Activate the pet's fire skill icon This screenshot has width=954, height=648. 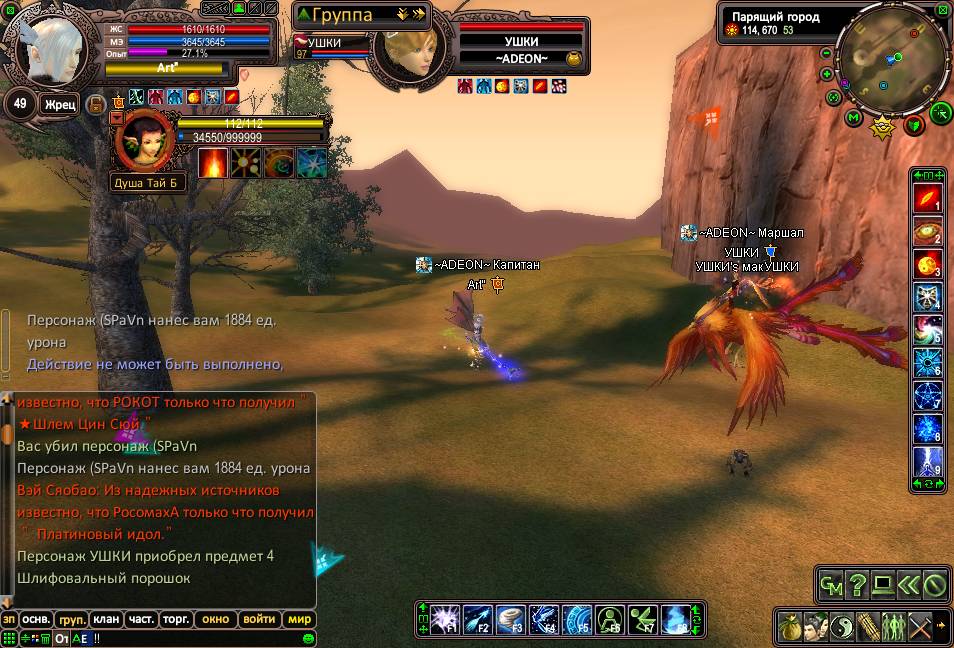tap(212, 162)
